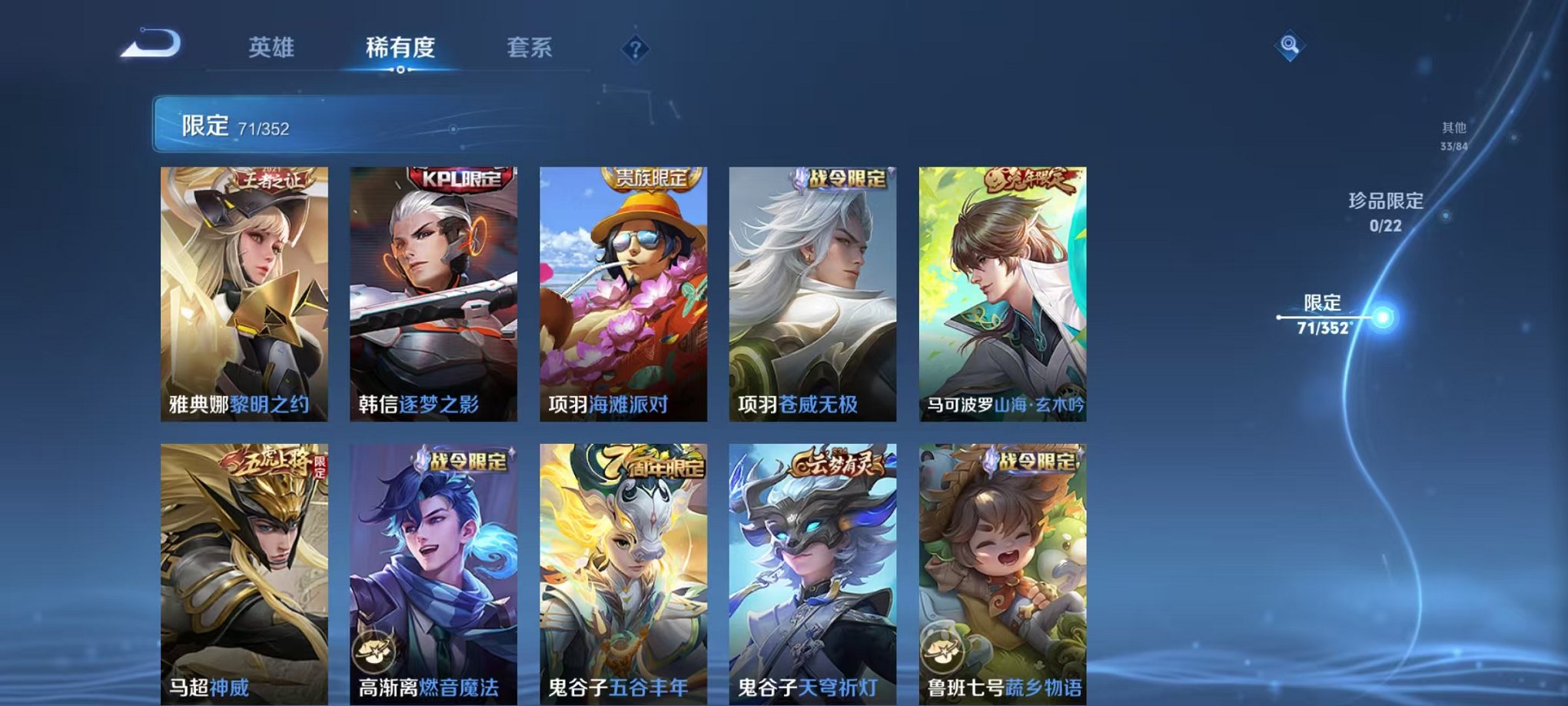Viewport: 1568px width, 706px height.
Task: Switch to the 英雄 tab
Action: (272, 46)
